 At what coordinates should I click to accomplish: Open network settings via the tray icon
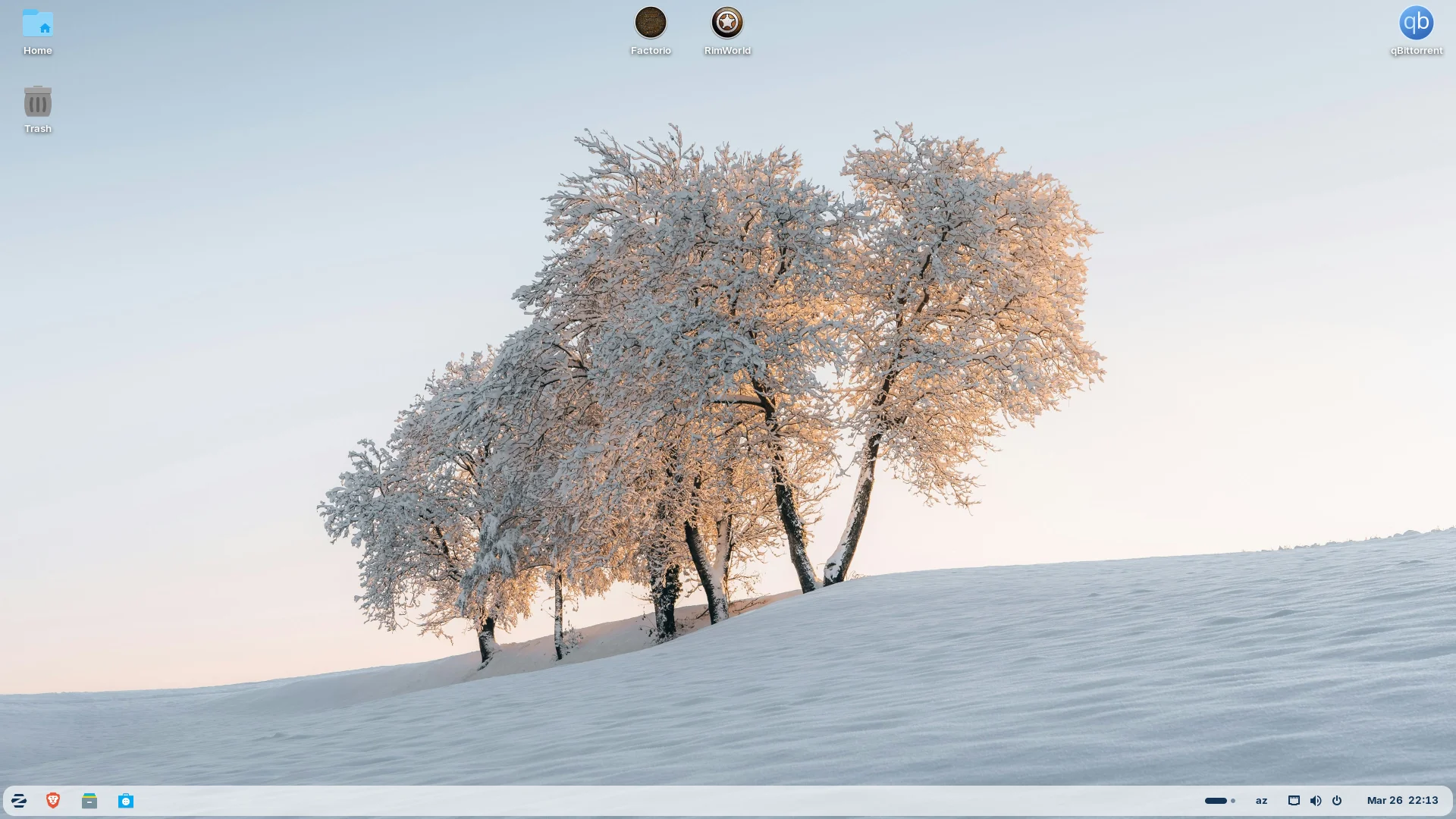pyautogui.click(x=1294, y=800)
